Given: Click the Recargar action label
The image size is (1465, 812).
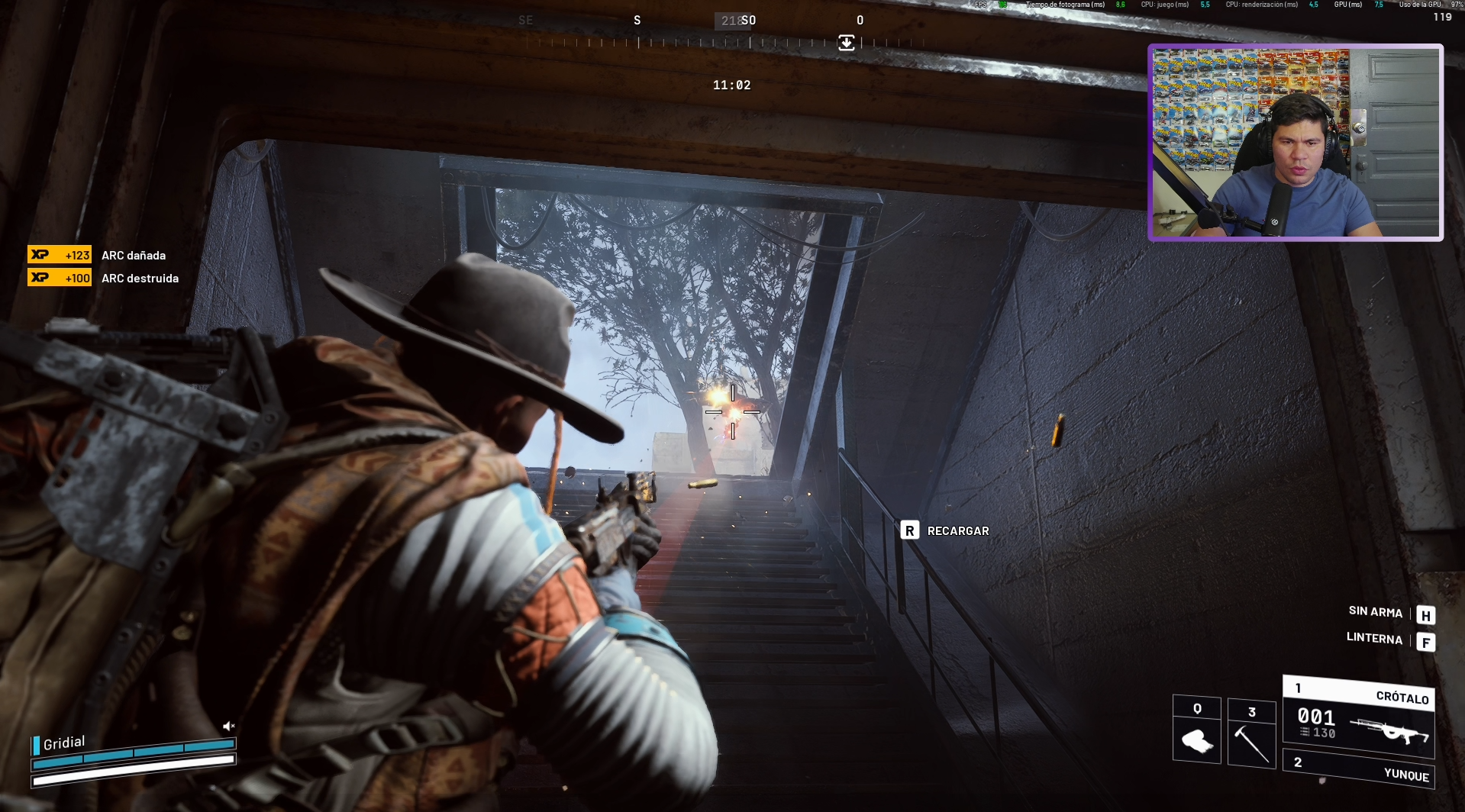Looking at the screenshot, I should [957, 530].
